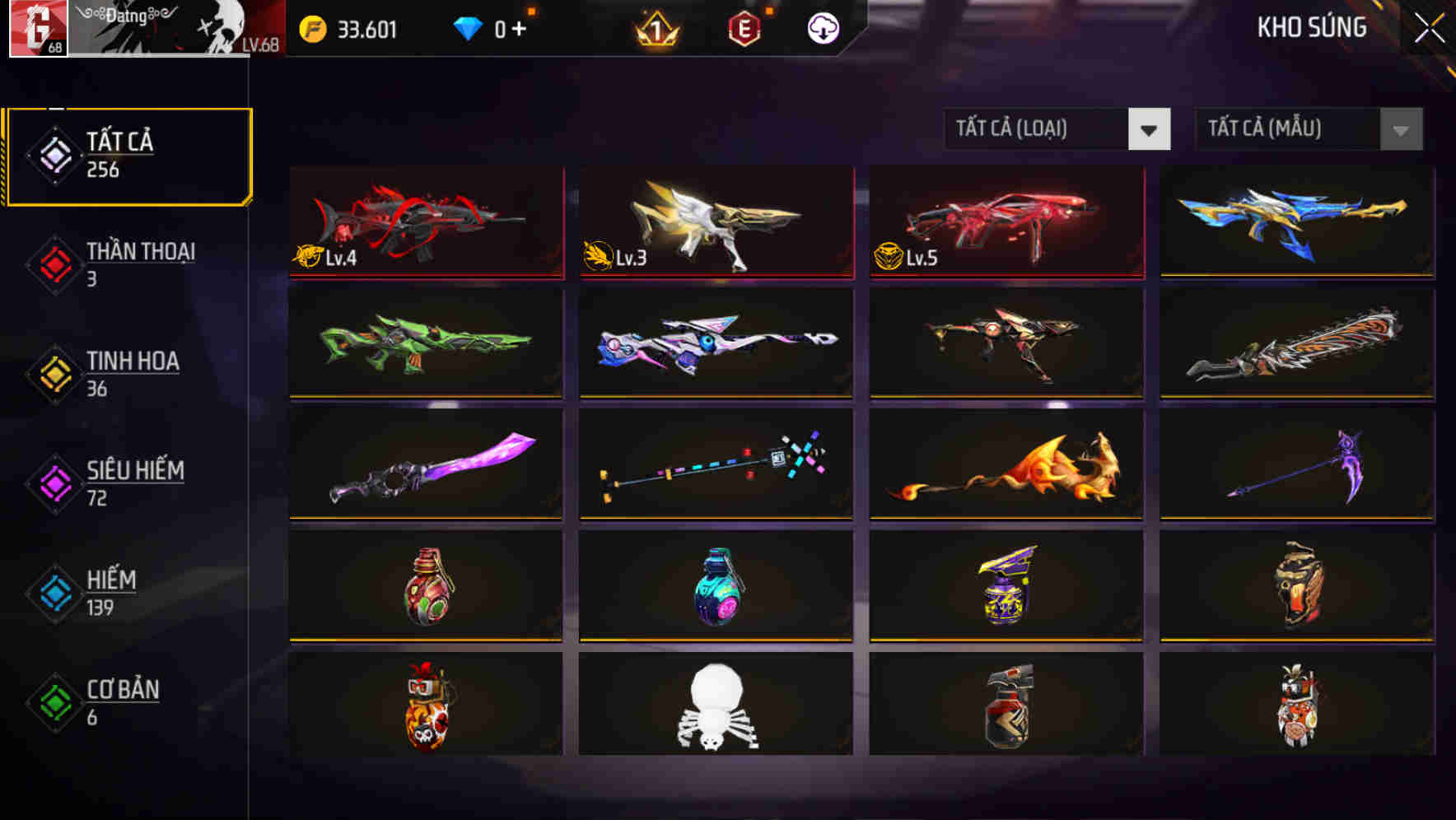
Task: Open the cloud download icon
Action: tap(822, 27)
